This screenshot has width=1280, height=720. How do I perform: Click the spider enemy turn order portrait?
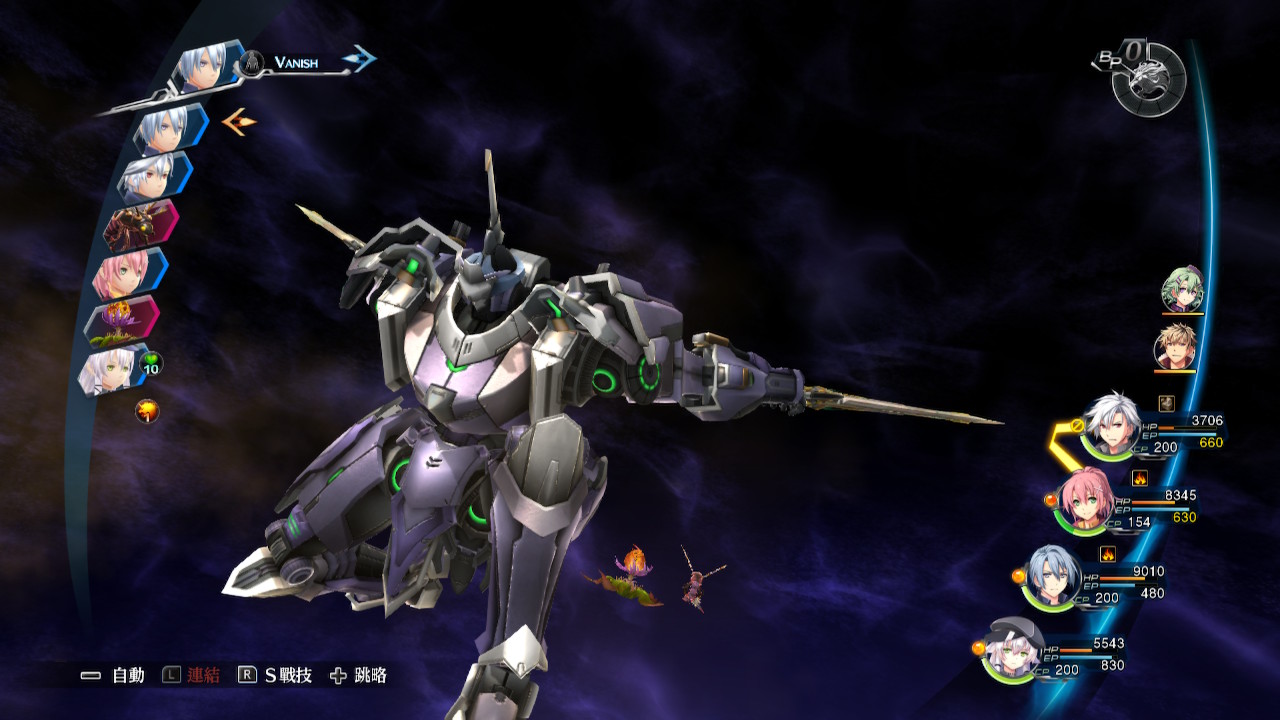[x=140, y=224]
